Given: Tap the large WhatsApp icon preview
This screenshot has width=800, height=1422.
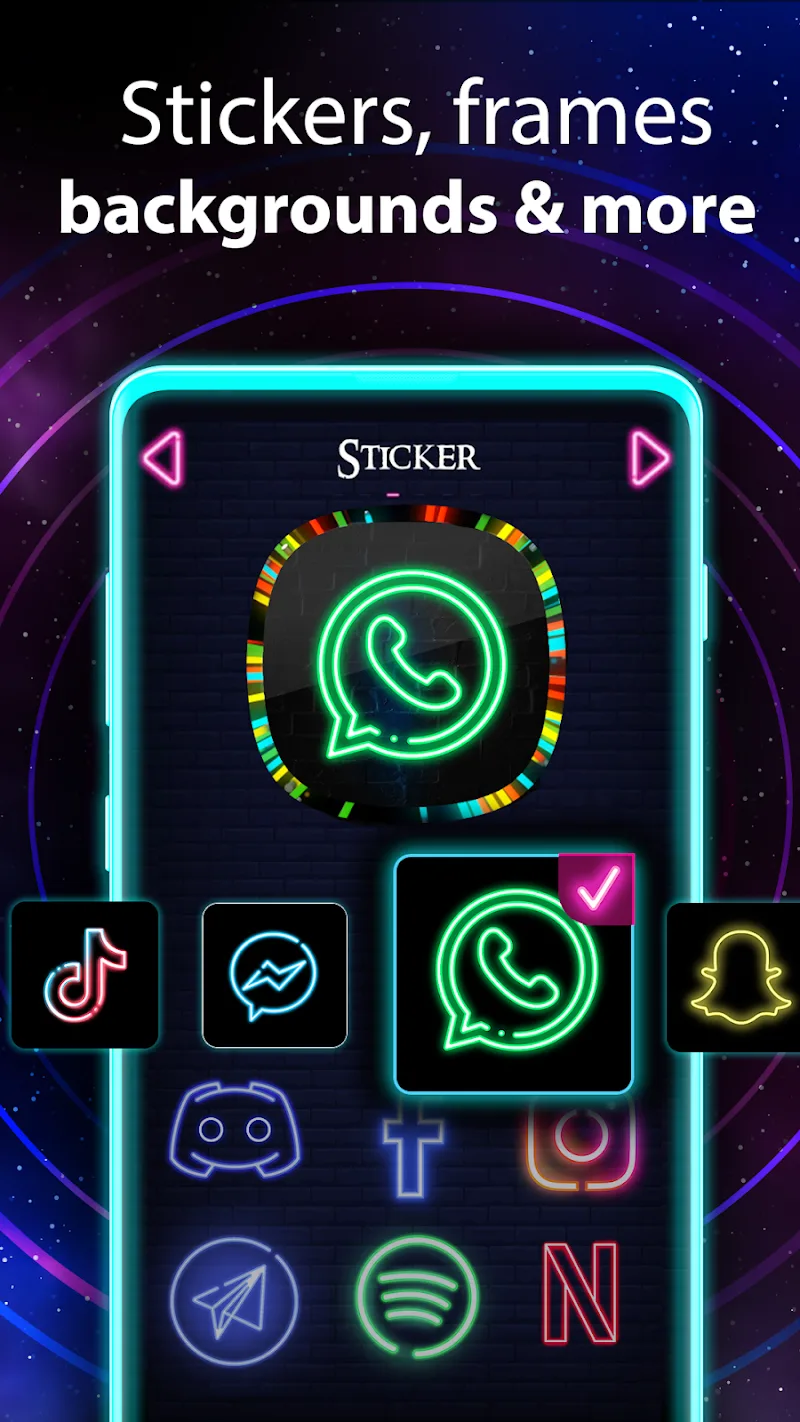Looking at the screenshot, I should coord(406,667).
